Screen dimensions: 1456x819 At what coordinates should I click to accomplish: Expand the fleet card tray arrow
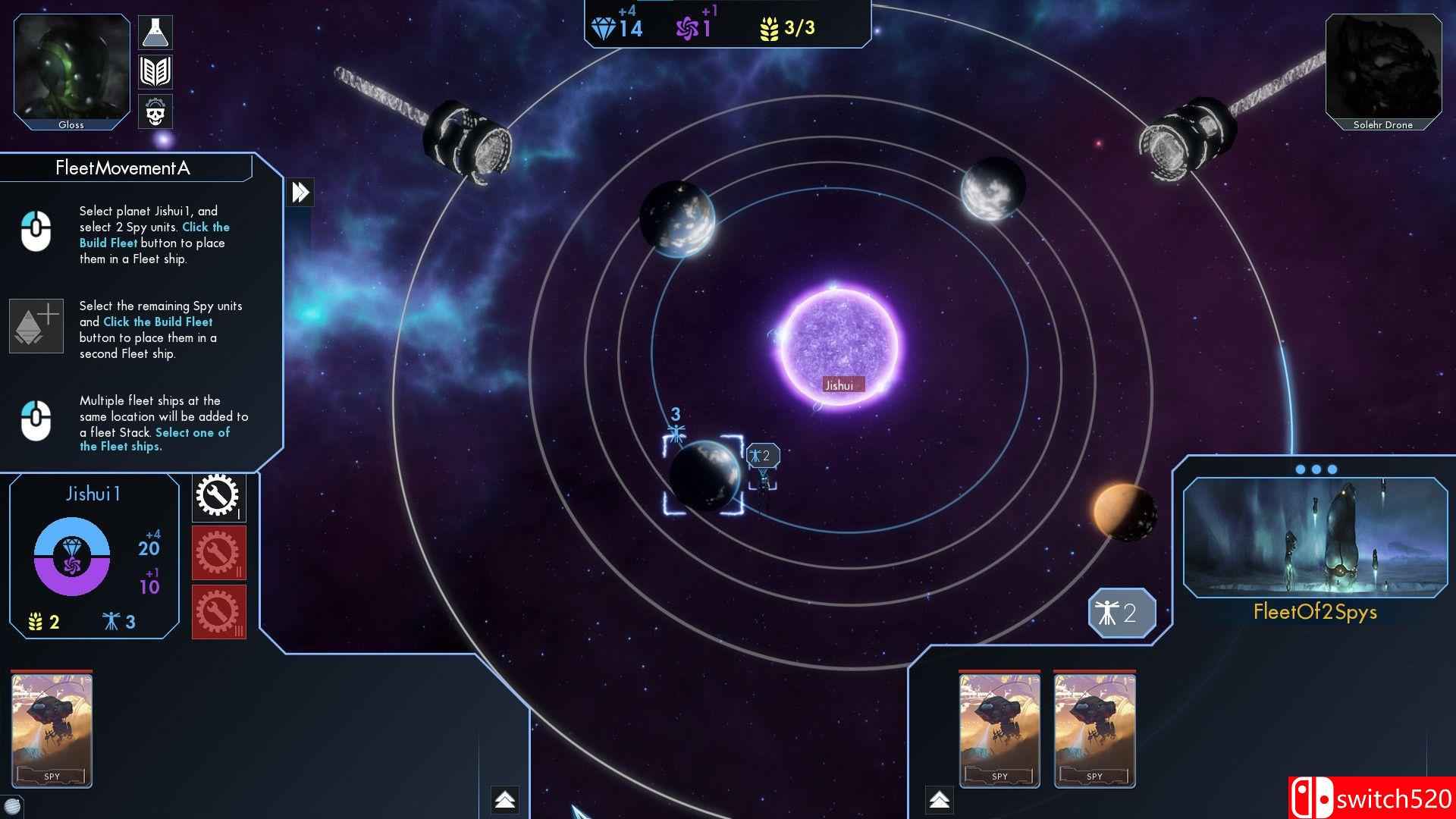[939, 799]
